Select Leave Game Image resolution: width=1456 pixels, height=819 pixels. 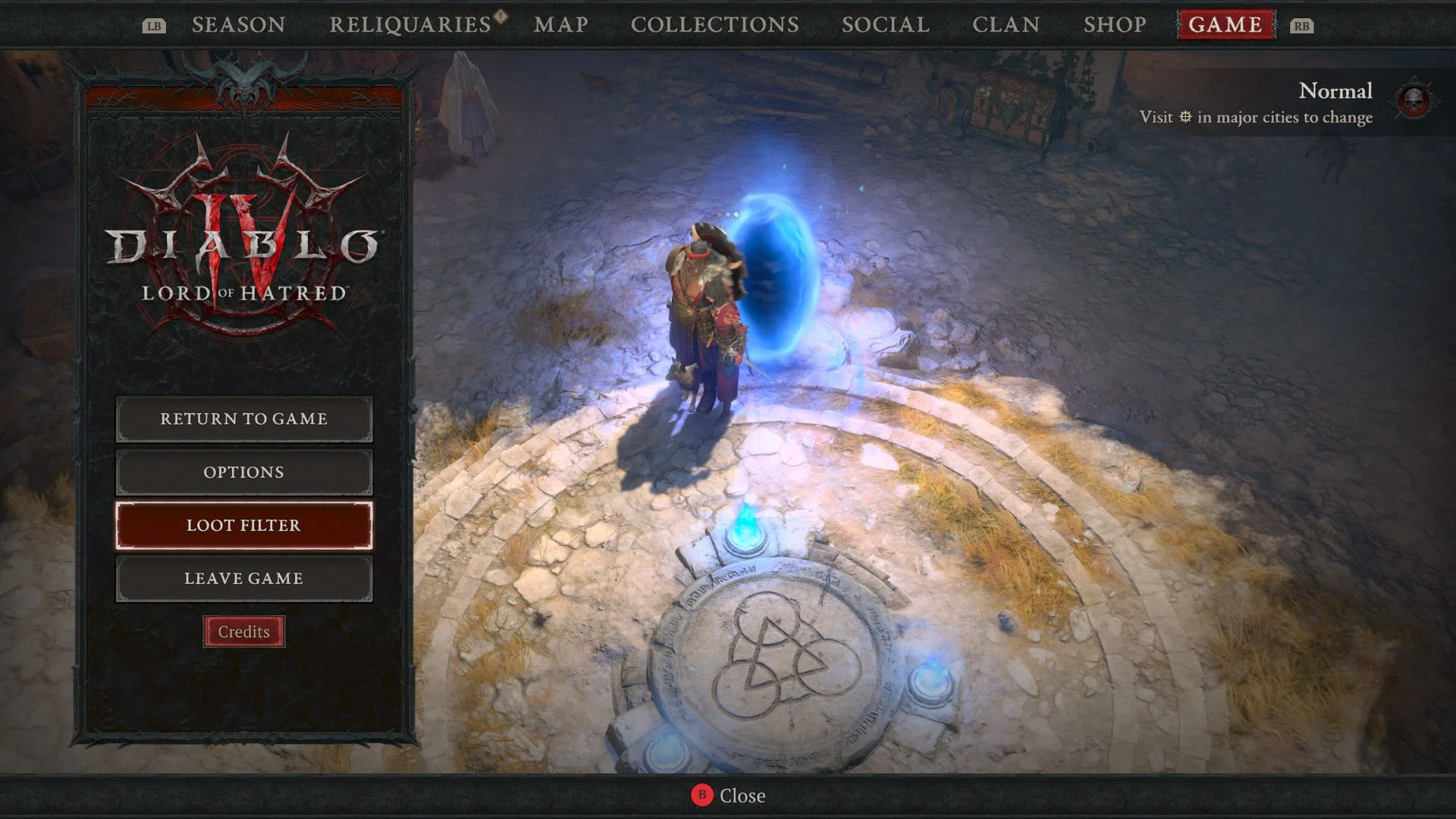(243, 578)
